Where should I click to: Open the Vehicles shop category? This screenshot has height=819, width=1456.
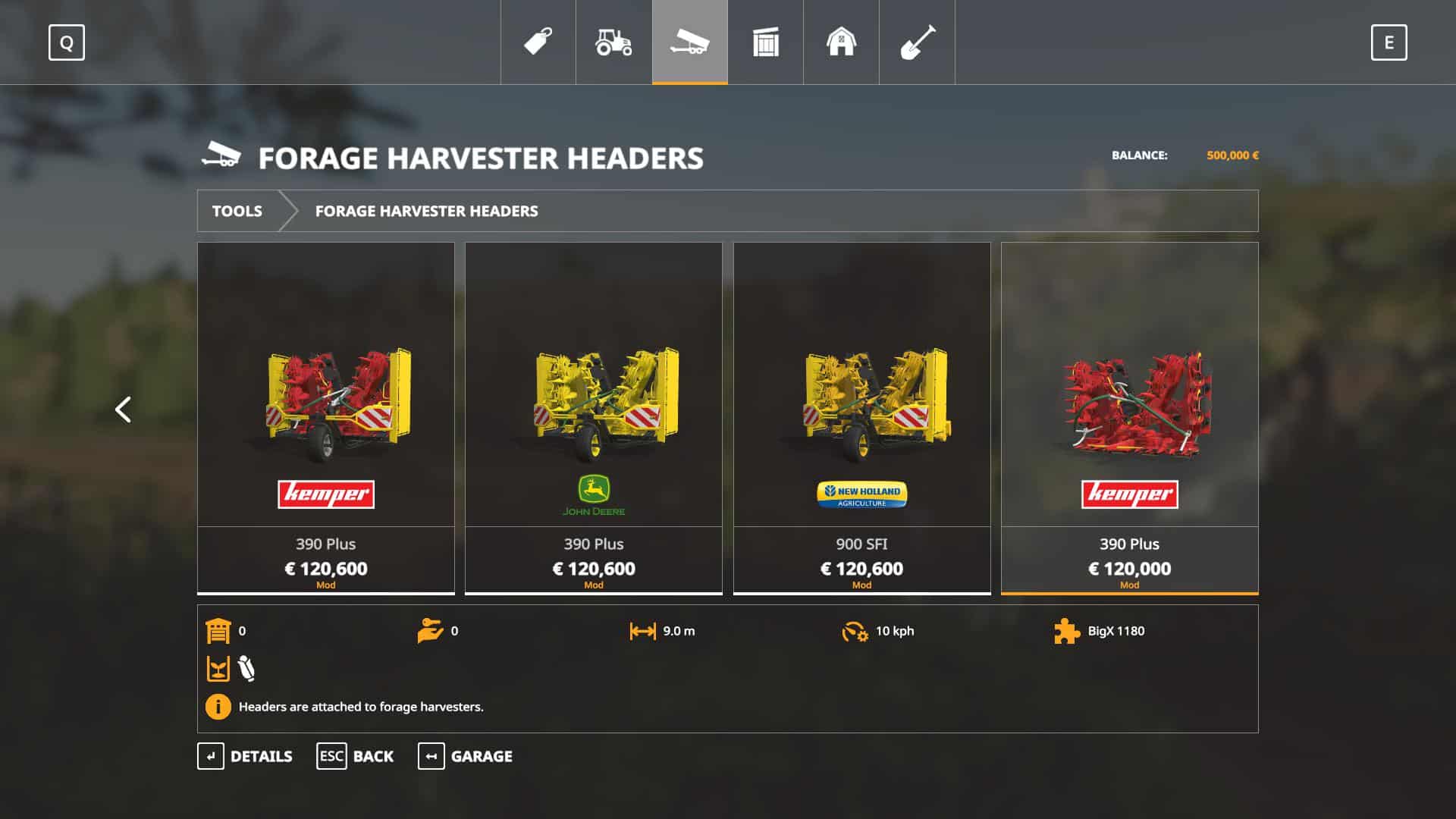click(613, 43)
